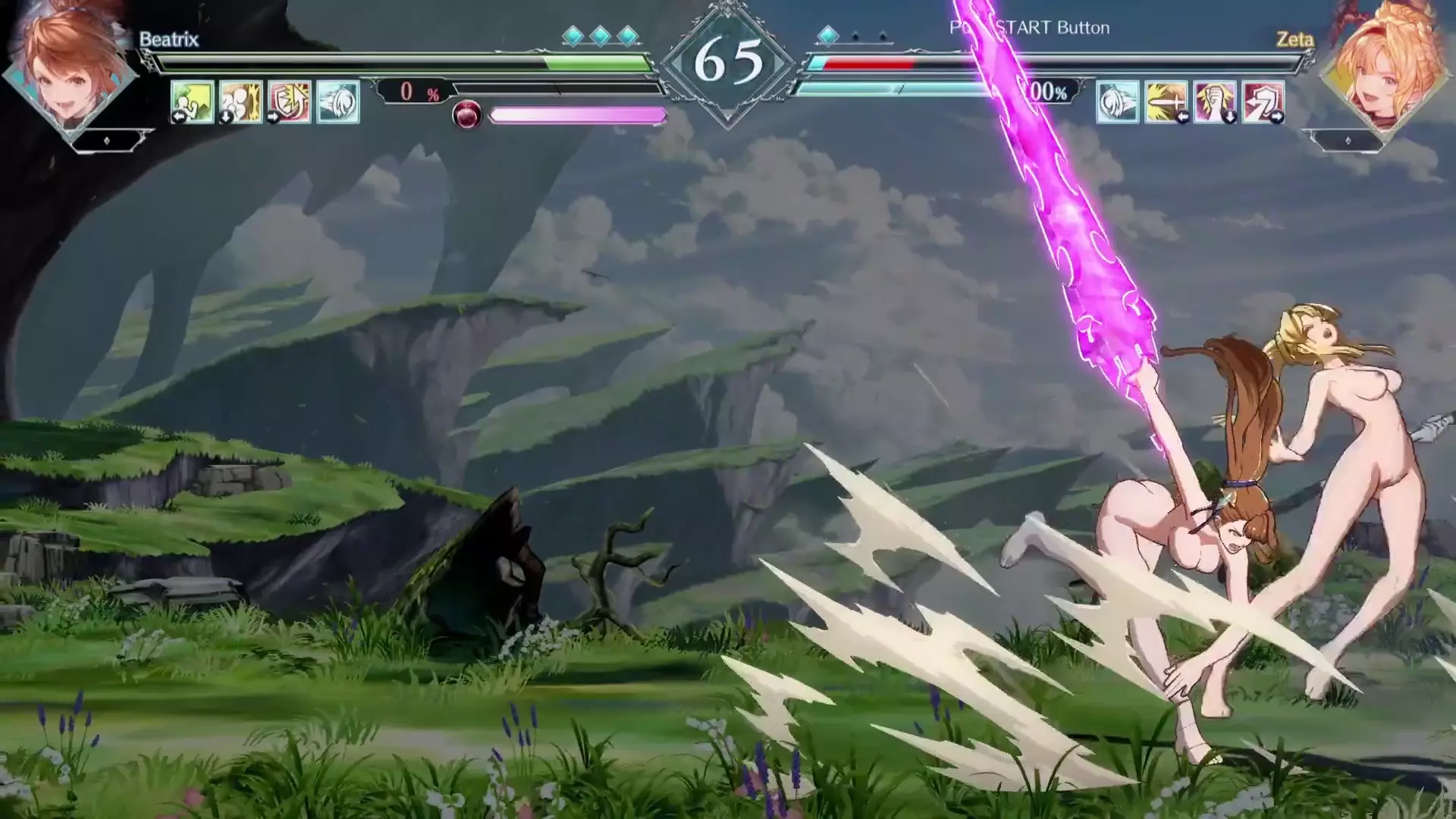Click Beatrix's red shield counter skill icon
1456x819 pixels.
tap(289, 102)
